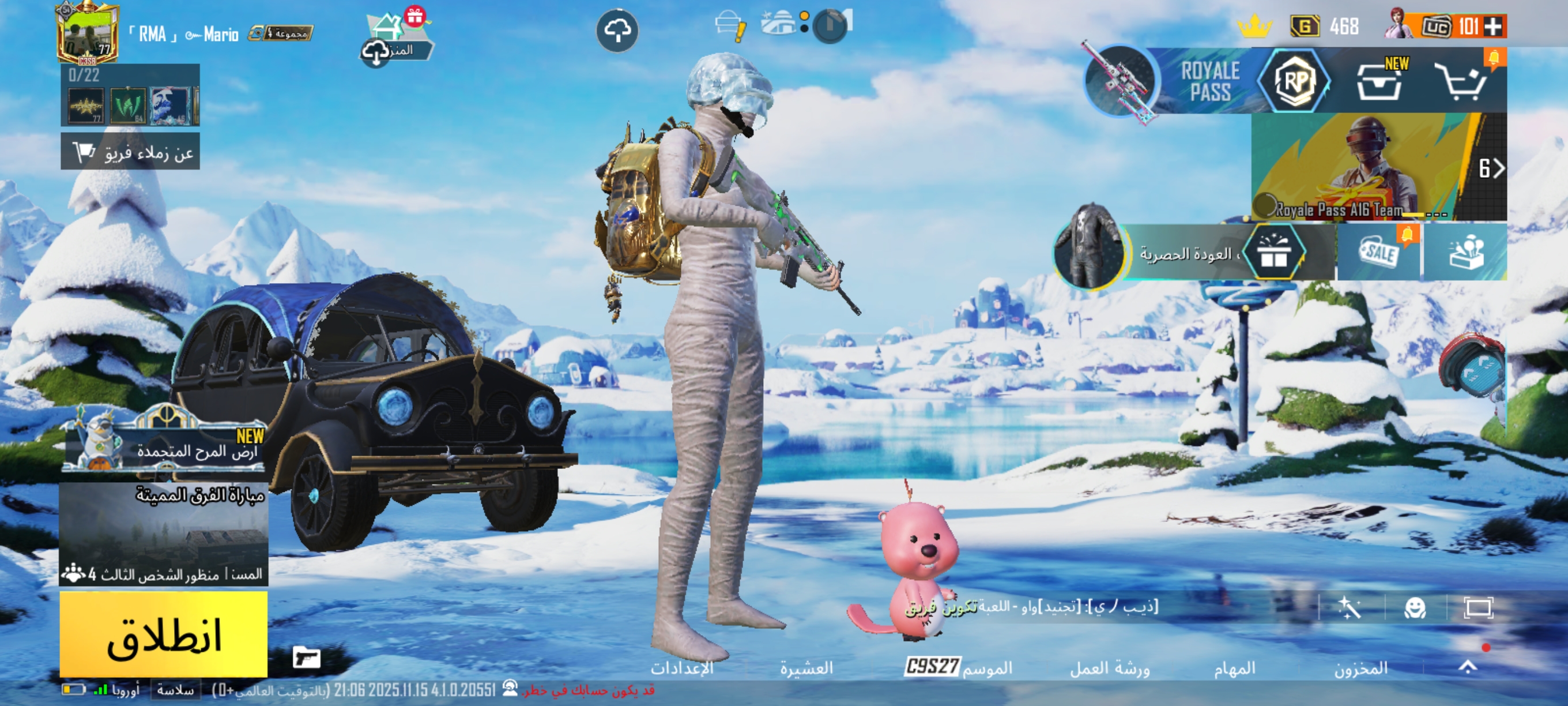Viewport: 1568px width, 706px height.
Task: Open the المهام missions menu
Action: pos(1234,669)
